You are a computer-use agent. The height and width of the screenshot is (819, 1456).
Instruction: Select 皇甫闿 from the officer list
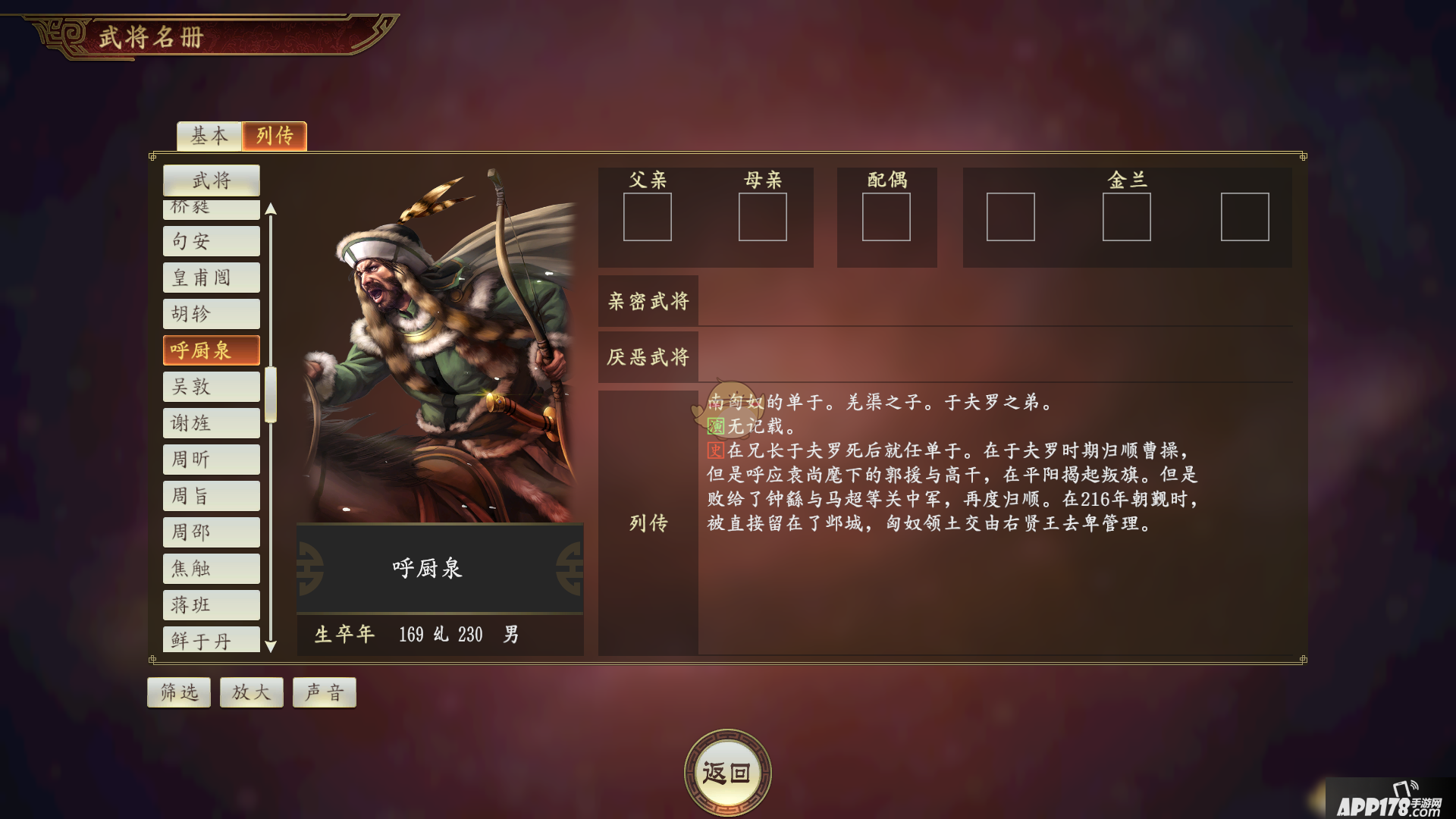(212, 278)
